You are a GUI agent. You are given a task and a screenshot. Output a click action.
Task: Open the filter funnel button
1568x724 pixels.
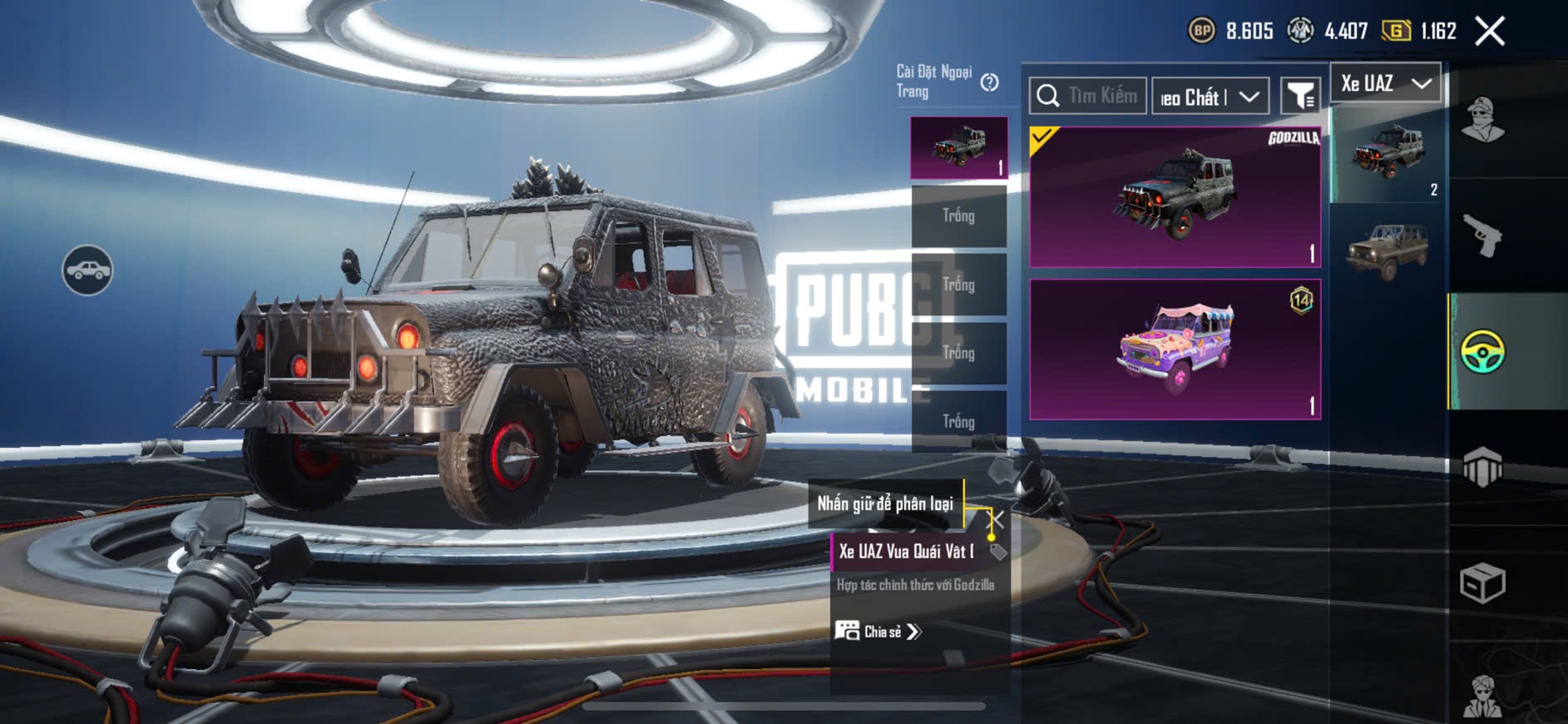[1299, 97]
